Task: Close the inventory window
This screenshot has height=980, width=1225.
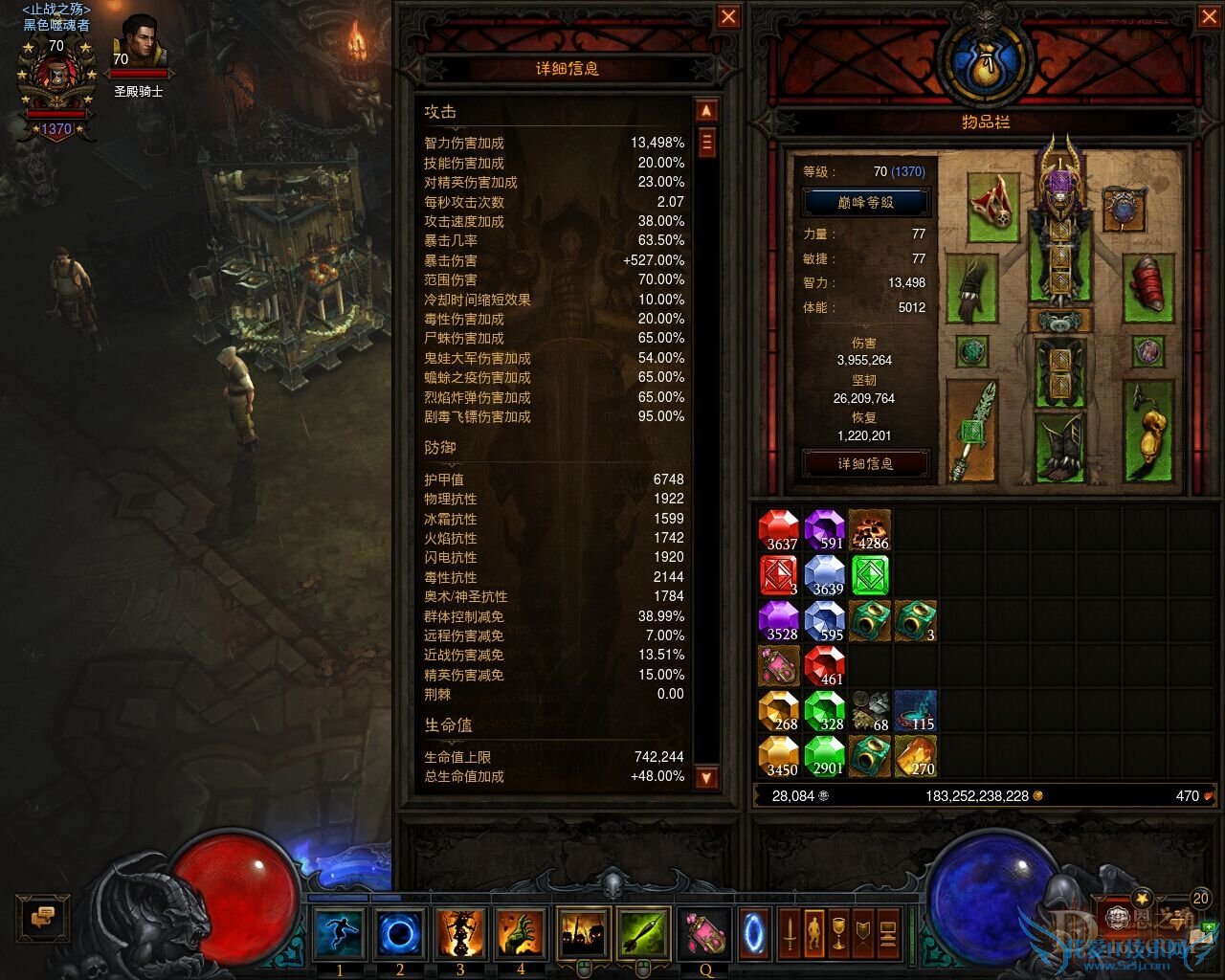Action: point(1210,17)
